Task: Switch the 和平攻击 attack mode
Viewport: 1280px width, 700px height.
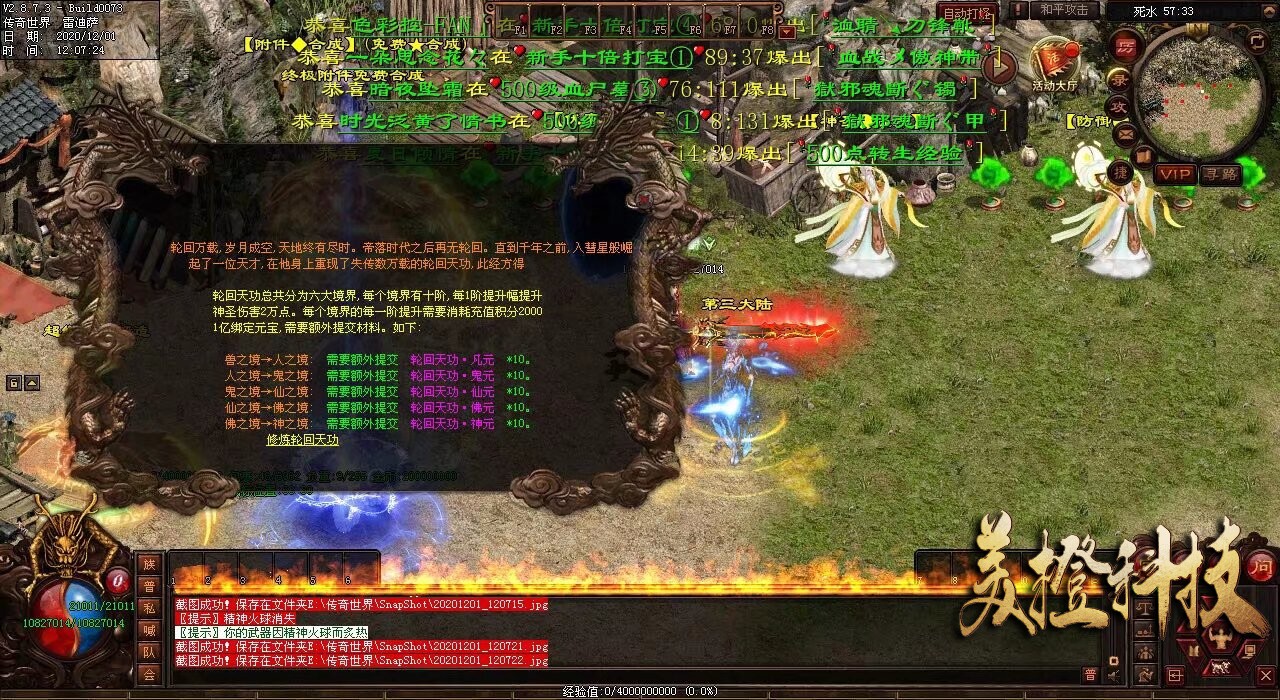Action: (x=1063, y=10)
